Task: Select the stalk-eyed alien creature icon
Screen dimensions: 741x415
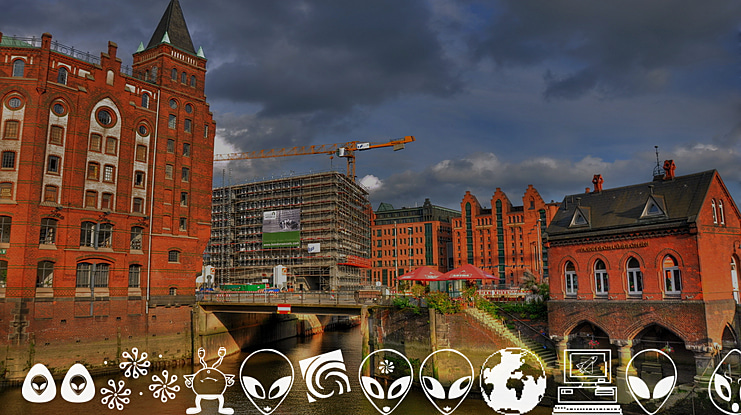Action: [x=209, y=381]
